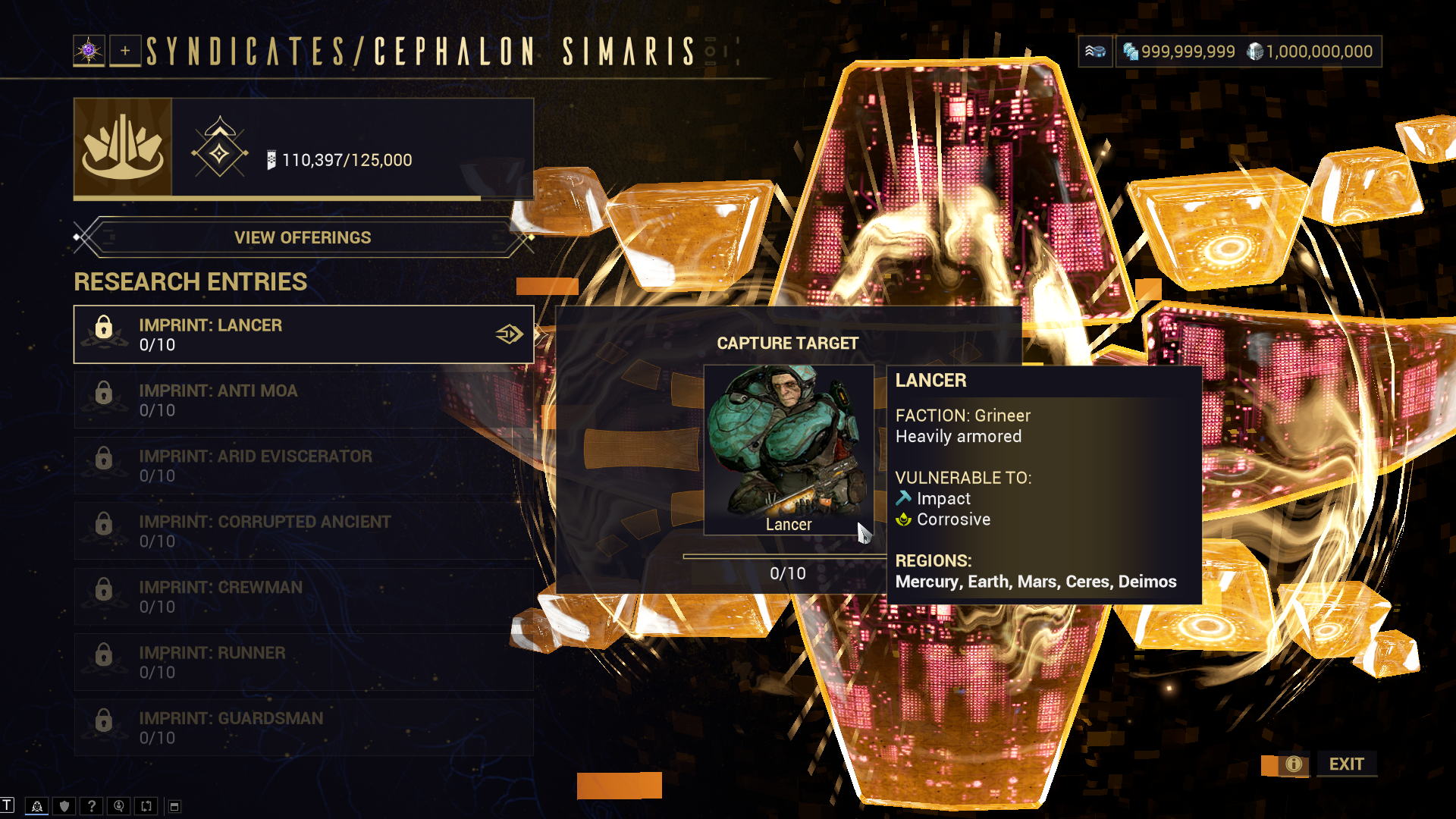Click the plus button beside the title

125,51
